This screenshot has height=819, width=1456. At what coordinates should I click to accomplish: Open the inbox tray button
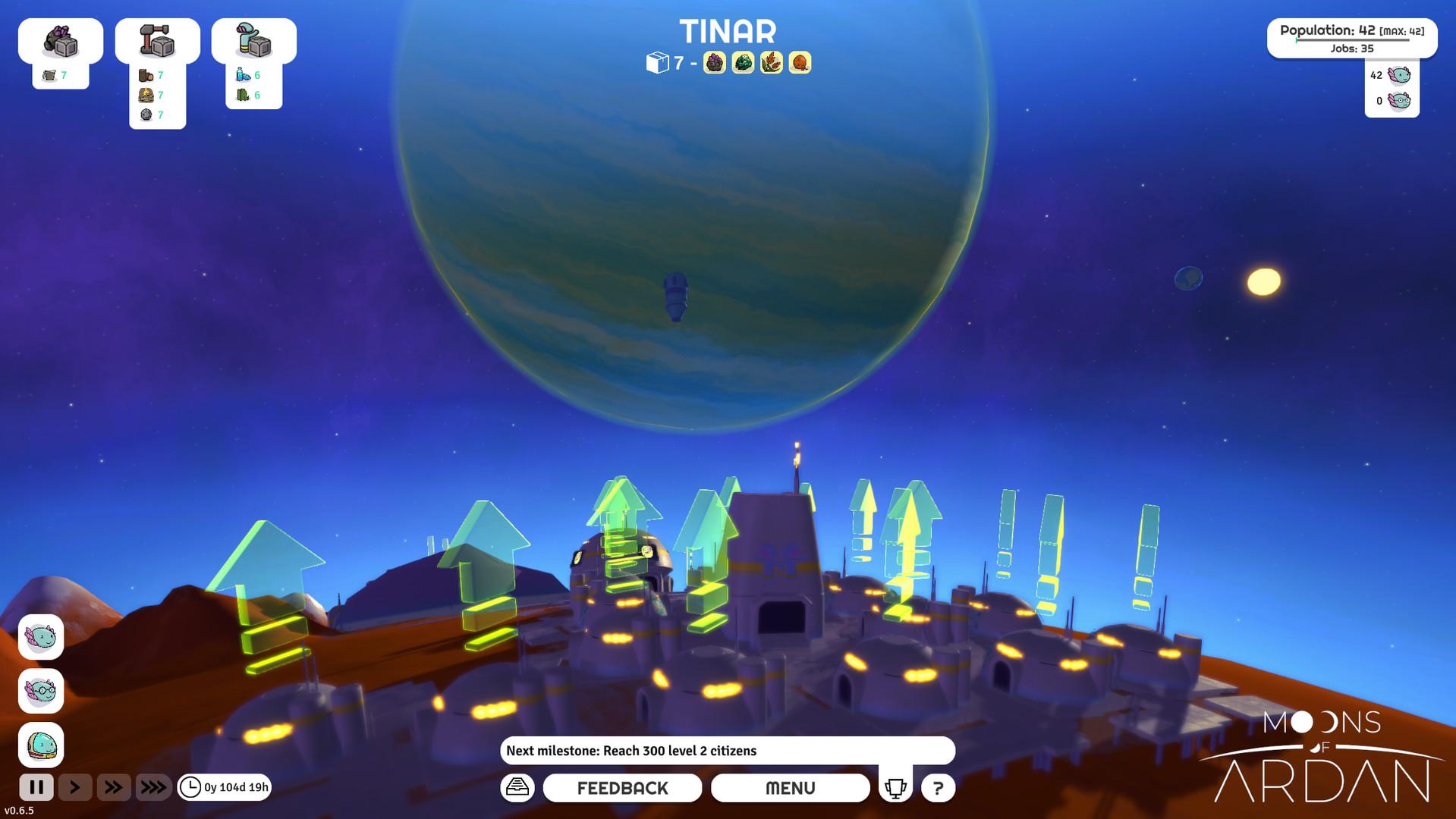517,787
